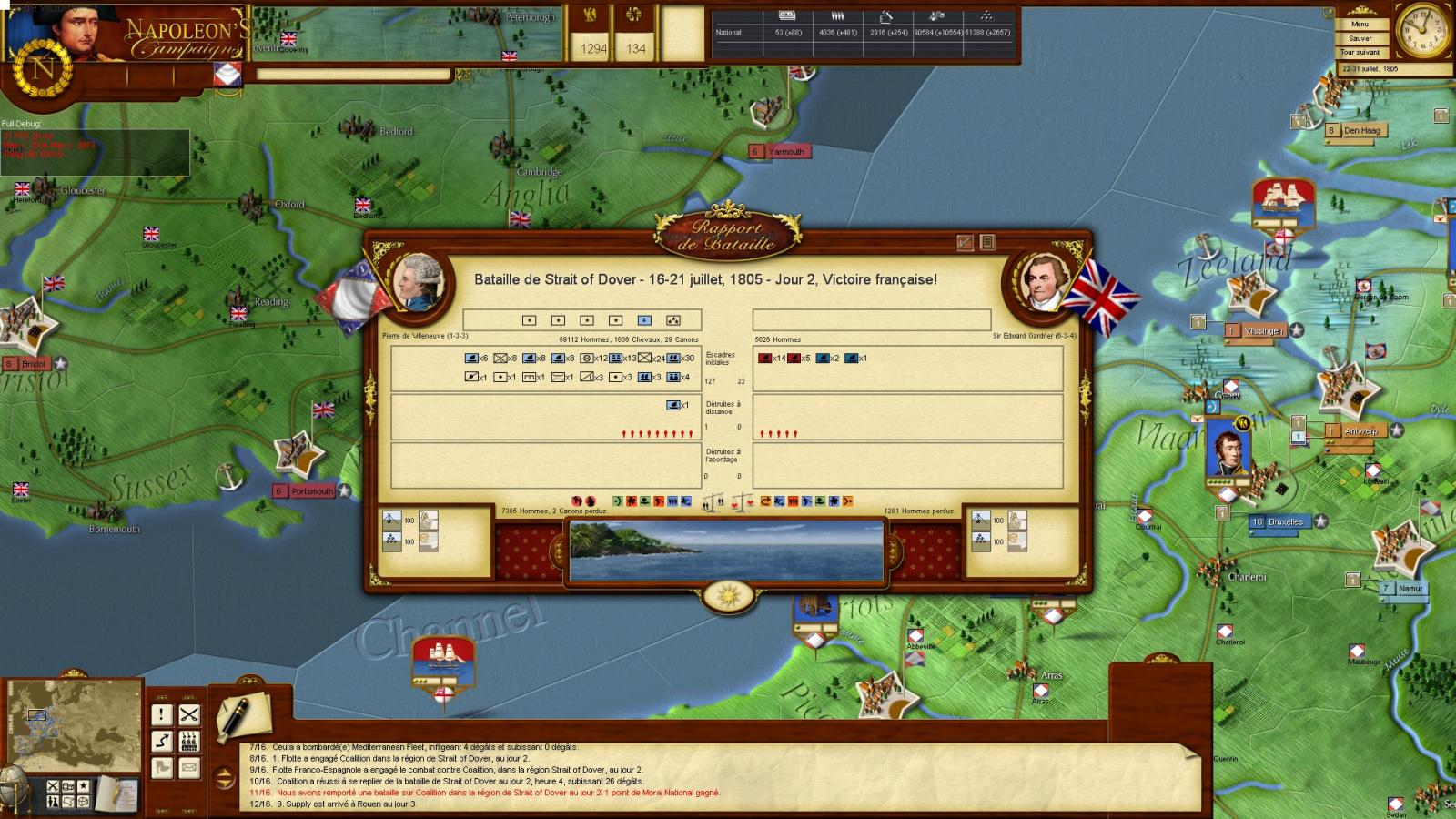This screenshot has height=819, width=1456.
Task: Open the battle report detail list icon
Action: (987, 242)
